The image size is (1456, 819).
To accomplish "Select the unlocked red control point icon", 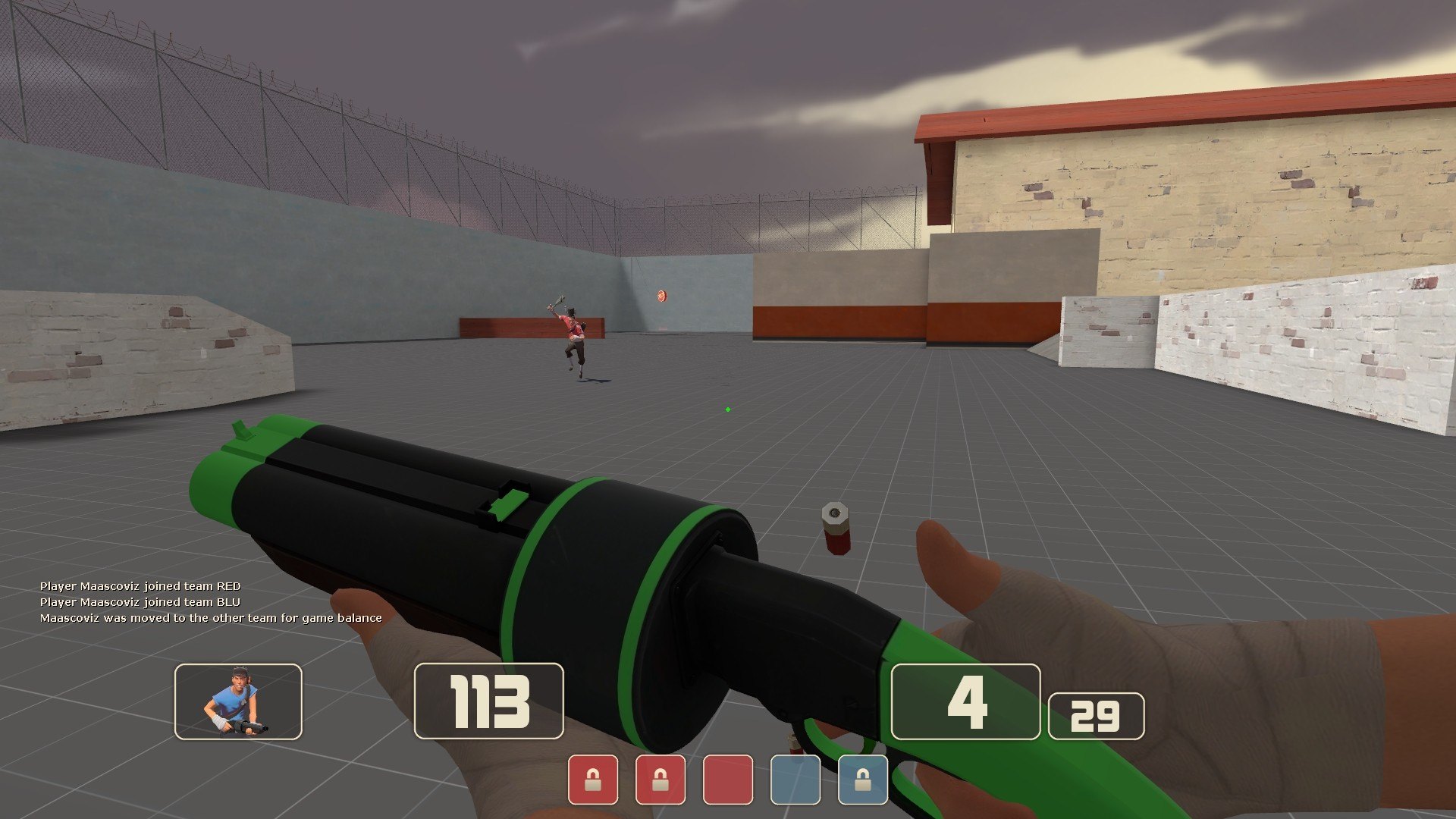I will coord(728,780).
